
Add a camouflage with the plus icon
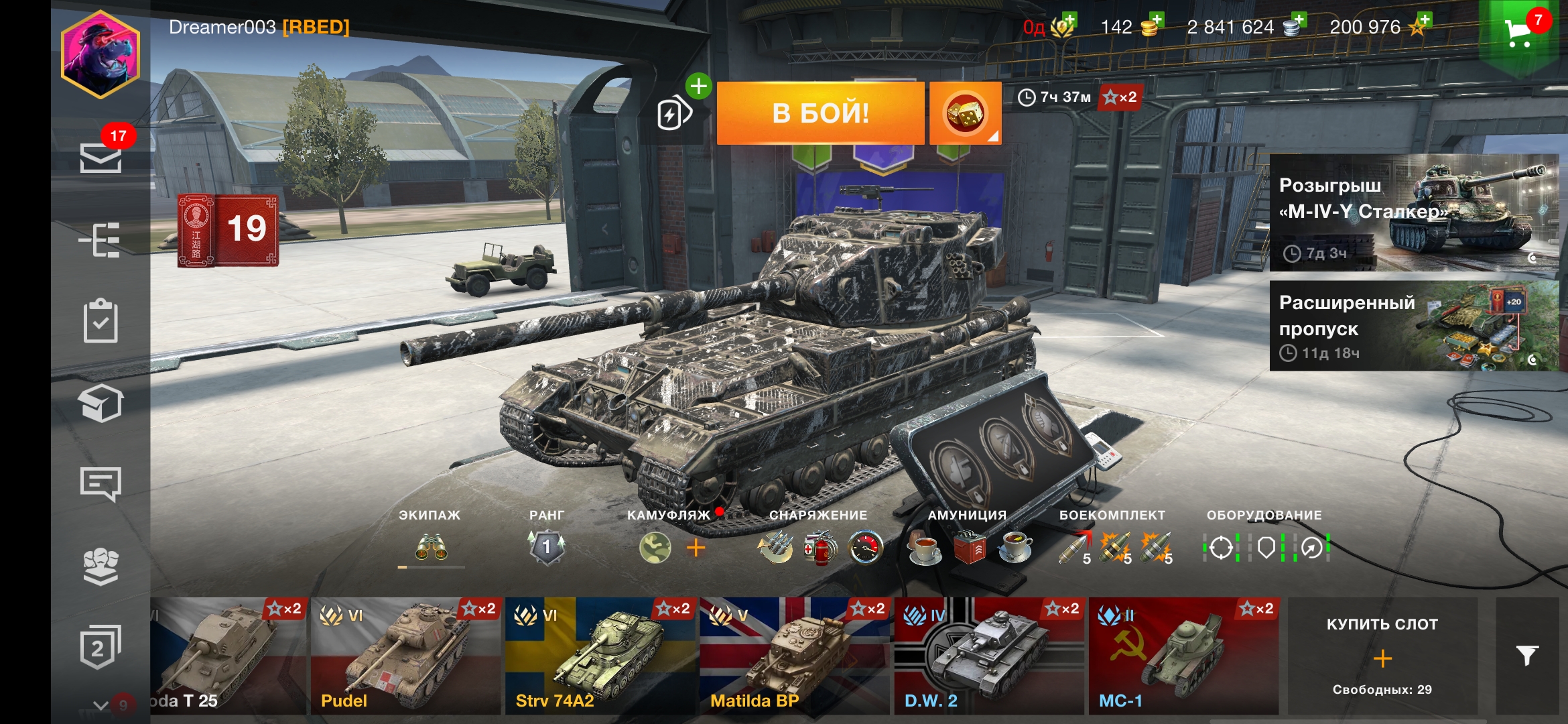point(696,548)
